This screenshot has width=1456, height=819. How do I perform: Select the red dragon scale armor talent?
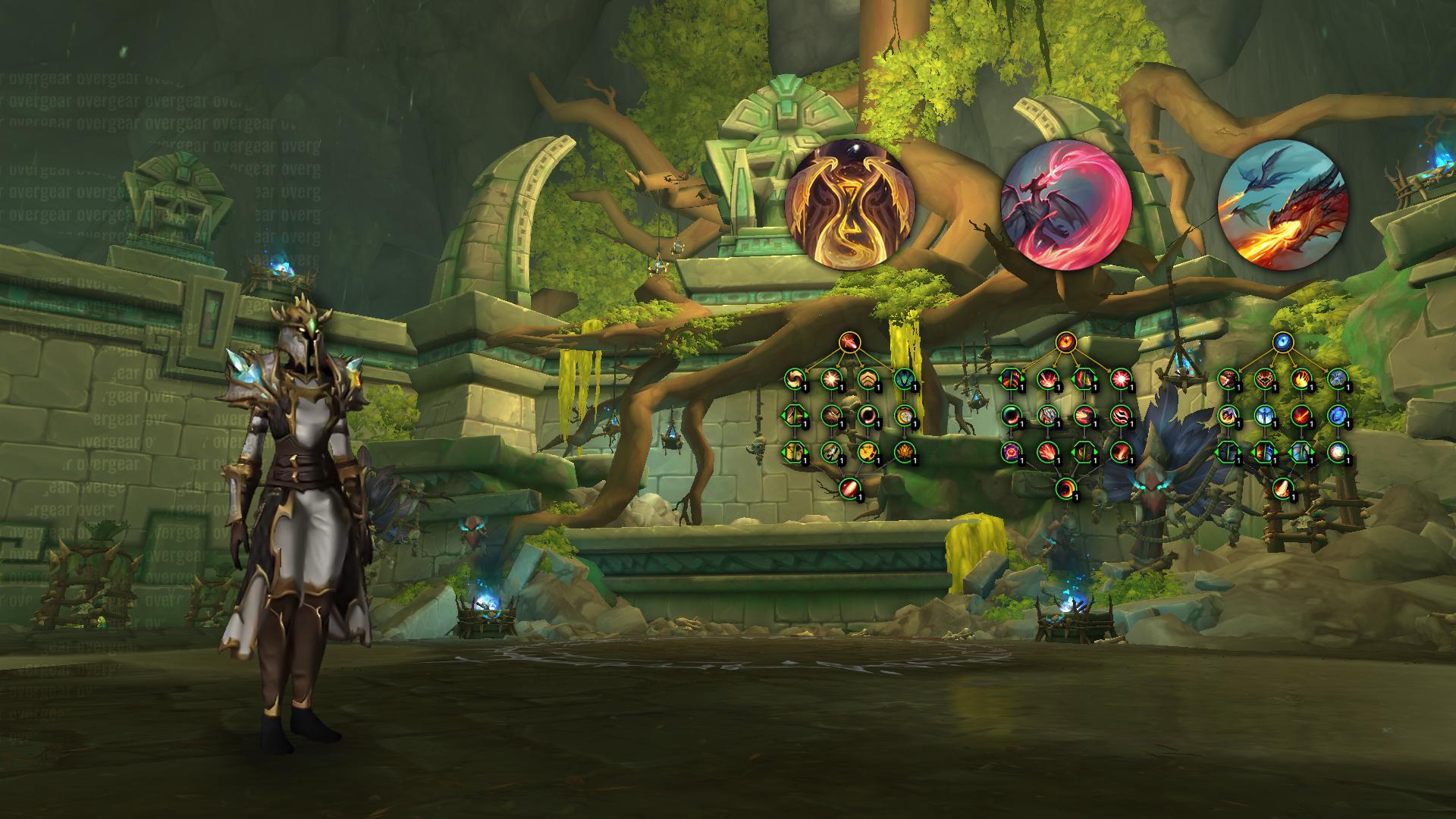click(1265, 378)
